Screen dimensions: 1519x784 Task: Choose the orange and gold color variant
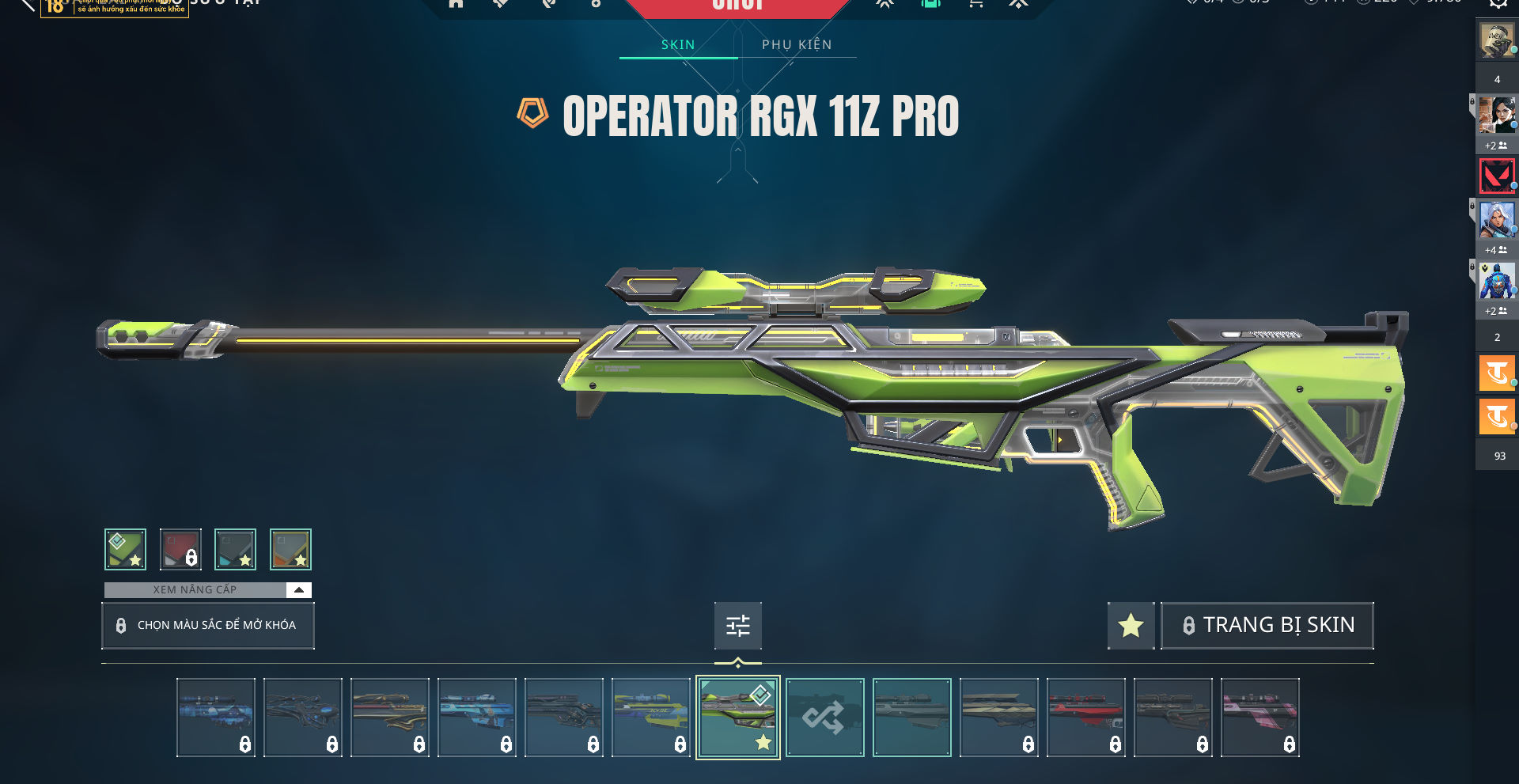click(x=290, y=549)
